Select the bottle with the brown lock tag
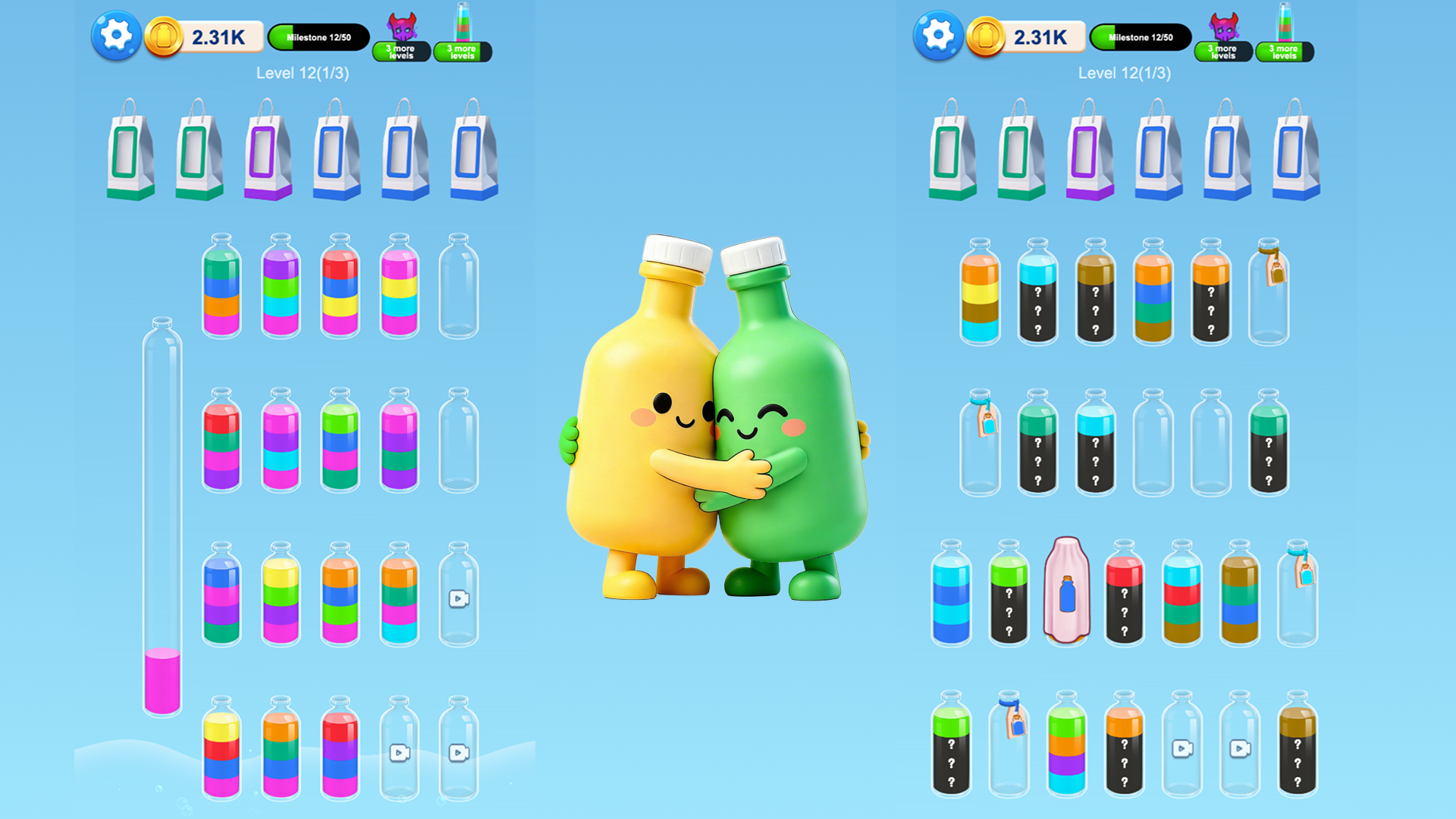Screen dimensions: 1456x819 (x=1268, y=296)
